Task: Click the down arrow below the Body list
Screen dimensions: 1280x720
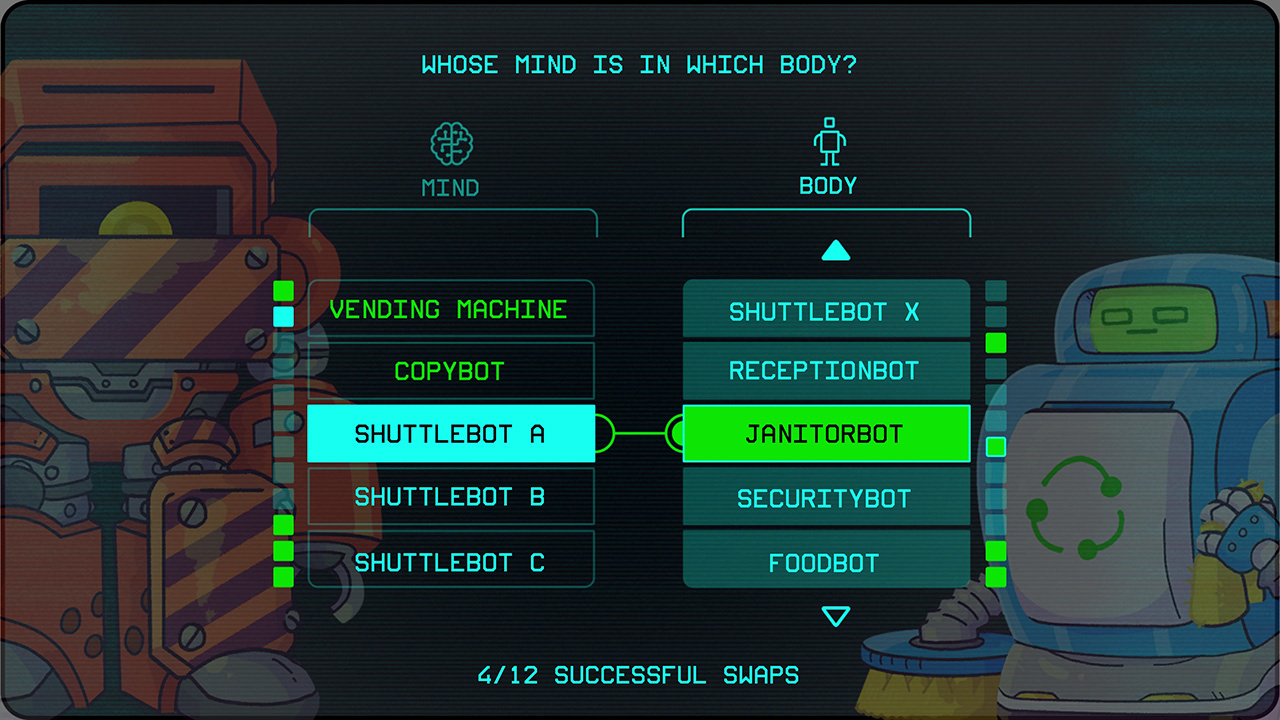Action: point(836,617)
